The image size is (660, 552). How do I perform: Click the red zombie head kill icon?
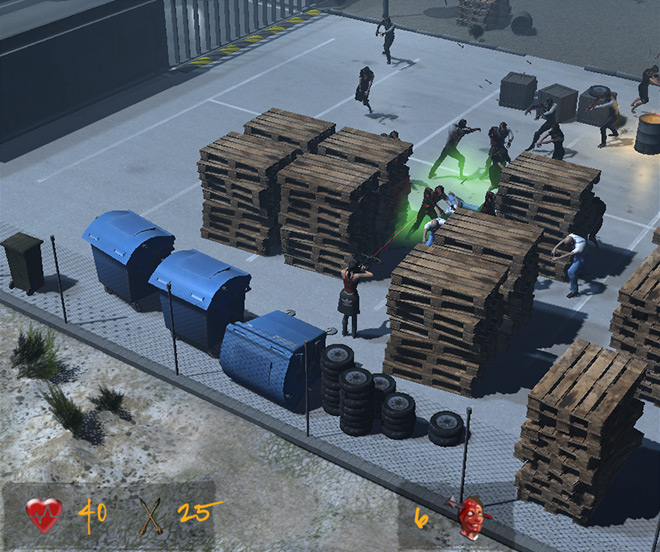pyautogui.click(x=470, y=517)
